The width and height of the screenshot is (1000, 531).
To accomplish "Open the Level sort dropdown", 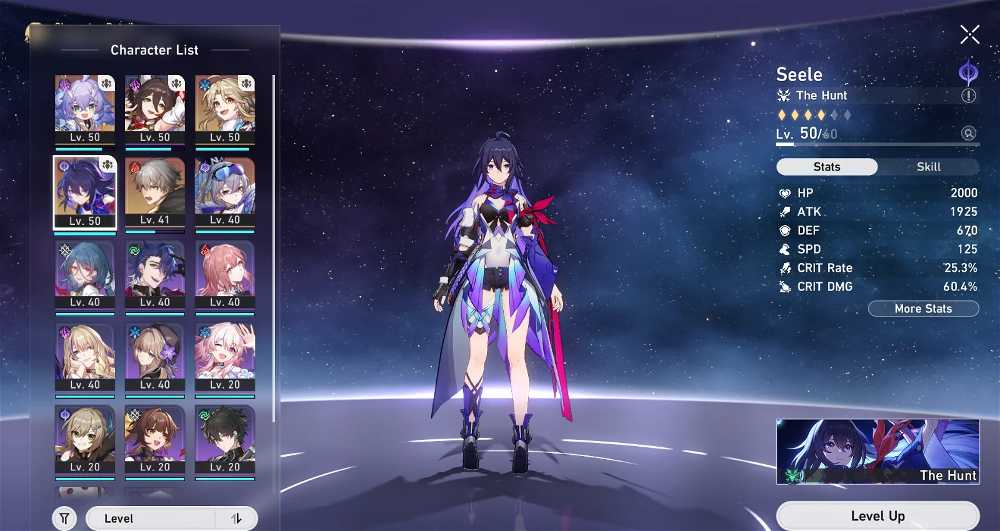I will [150, 518].
